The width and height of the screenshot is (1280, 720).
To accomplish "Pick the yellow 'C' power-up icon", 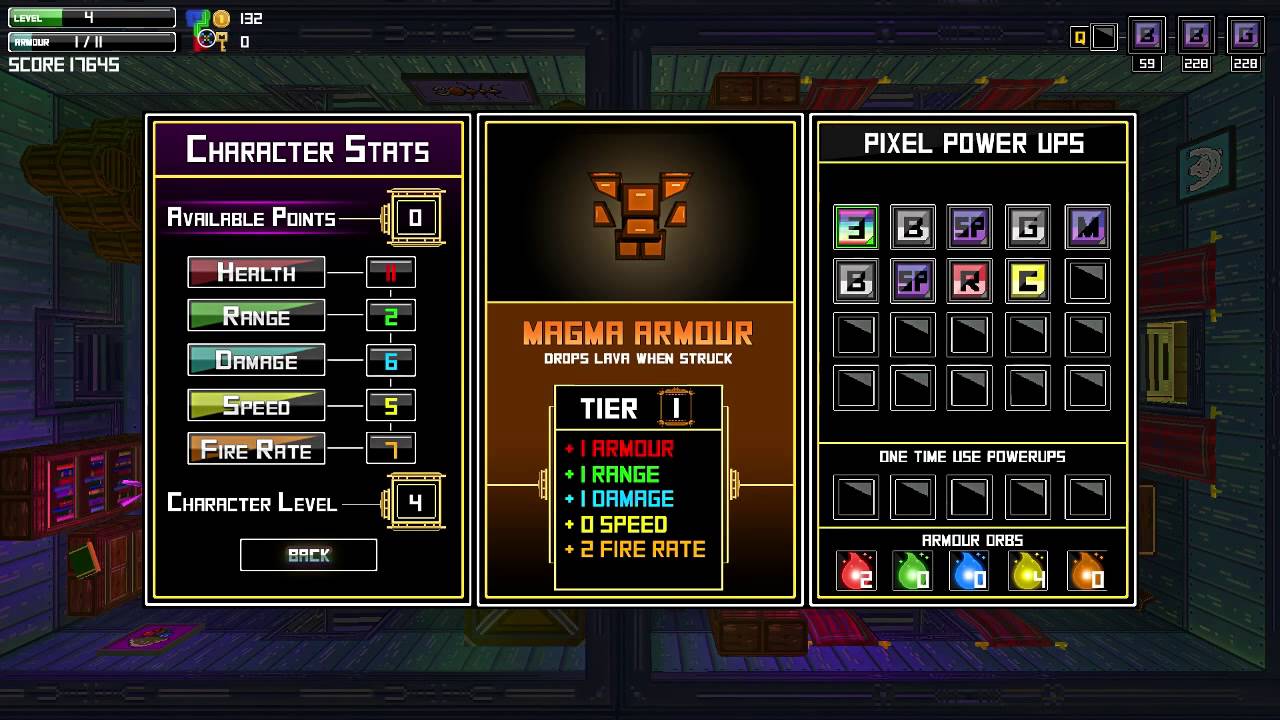I will 1028,281.
